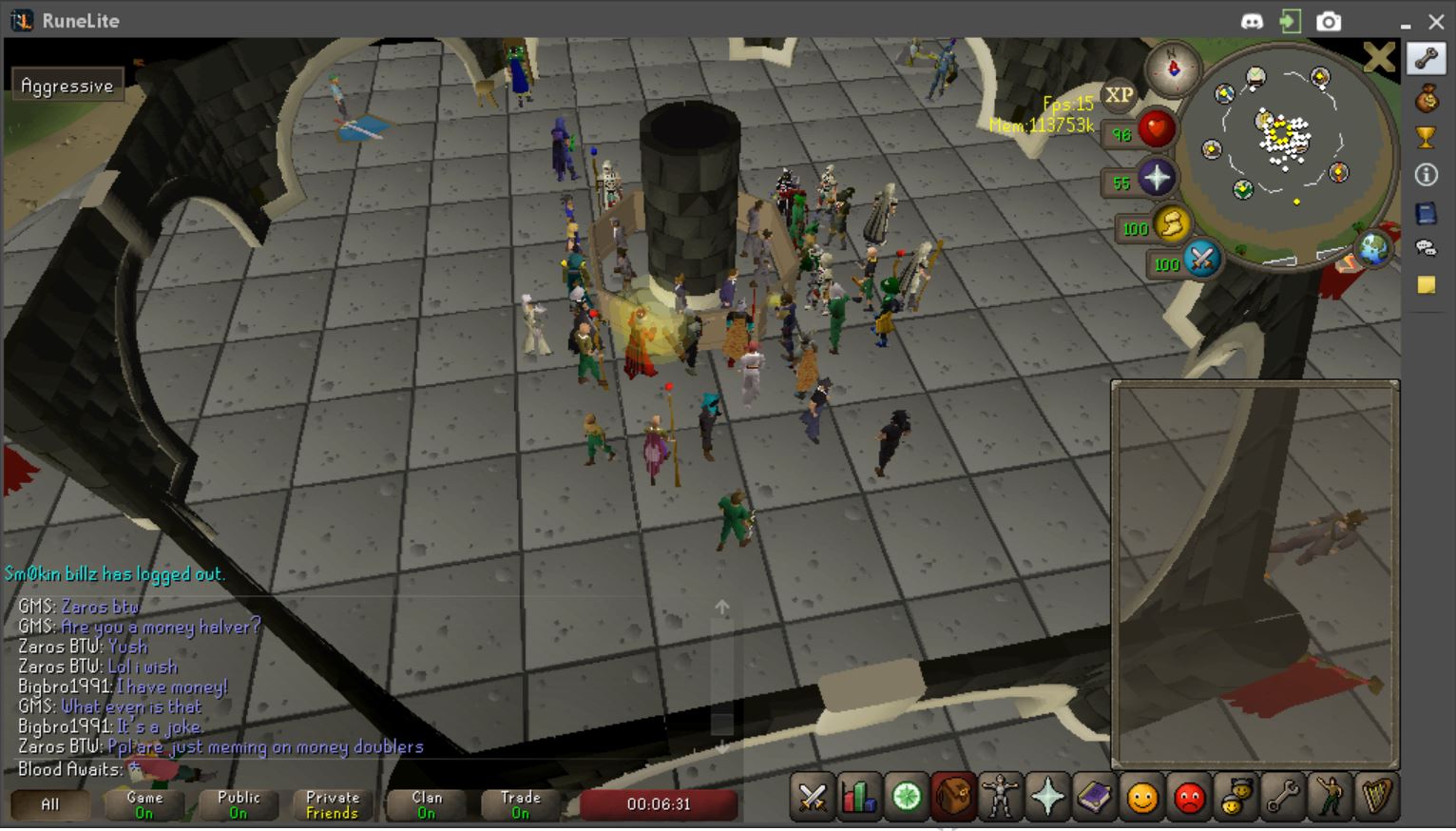The height and width of the screenshot is (831, 1456).
Task: Toggle Trade chat off
Action: pyautogui.click(x=519, y=804)
